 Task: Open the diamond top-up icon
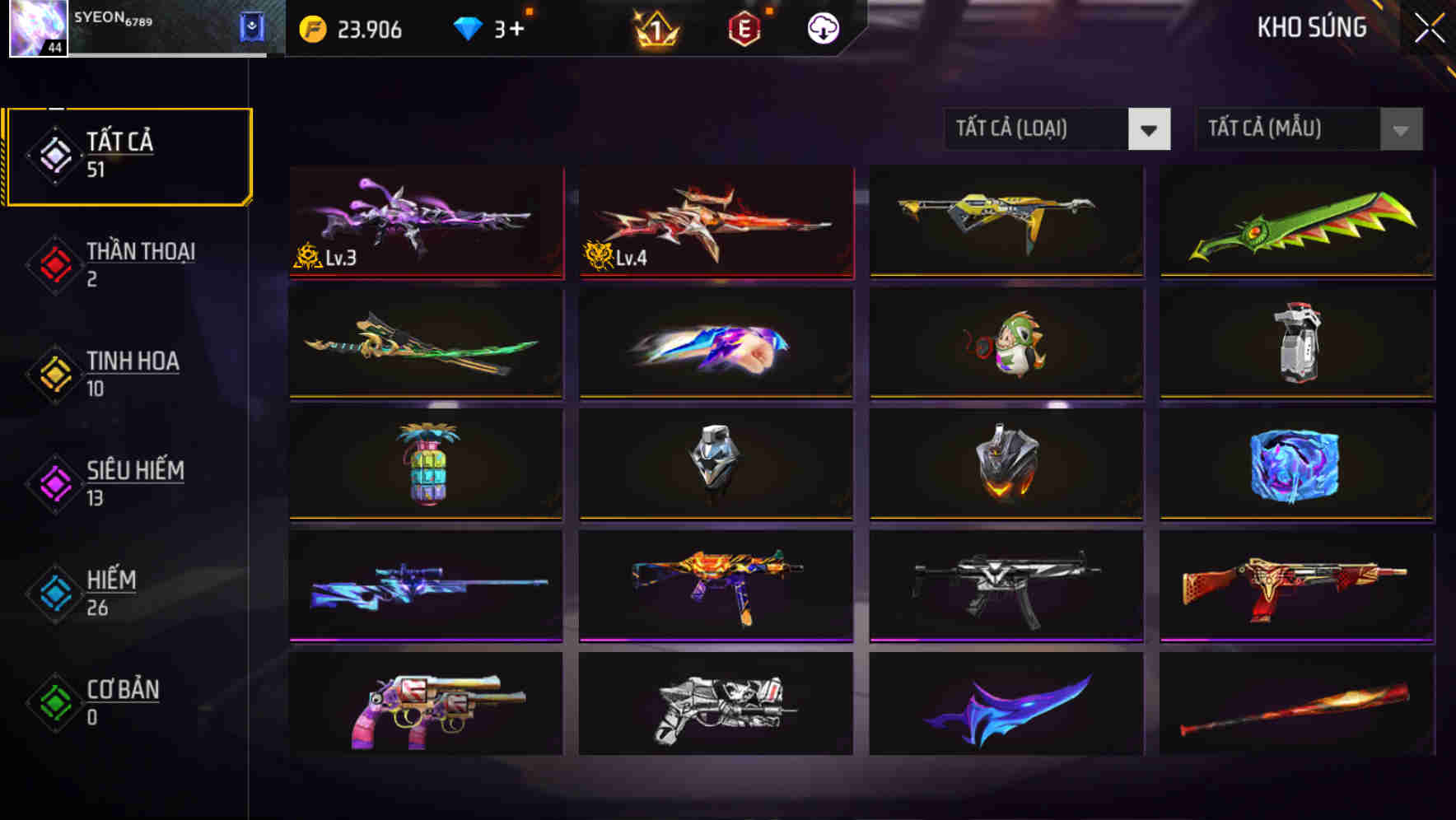tap(469, 28)
